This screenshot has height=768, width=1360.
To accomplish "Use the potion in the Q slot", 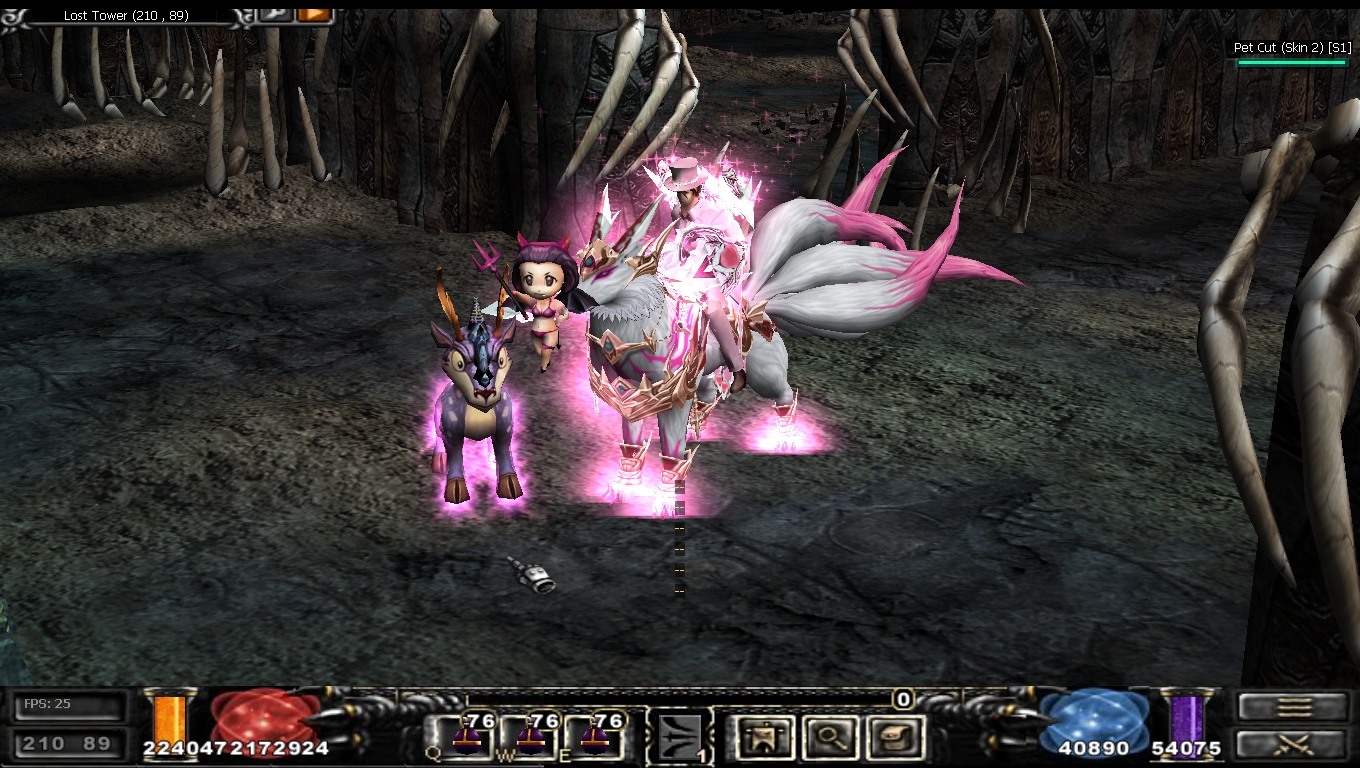I will pos(465,737).
